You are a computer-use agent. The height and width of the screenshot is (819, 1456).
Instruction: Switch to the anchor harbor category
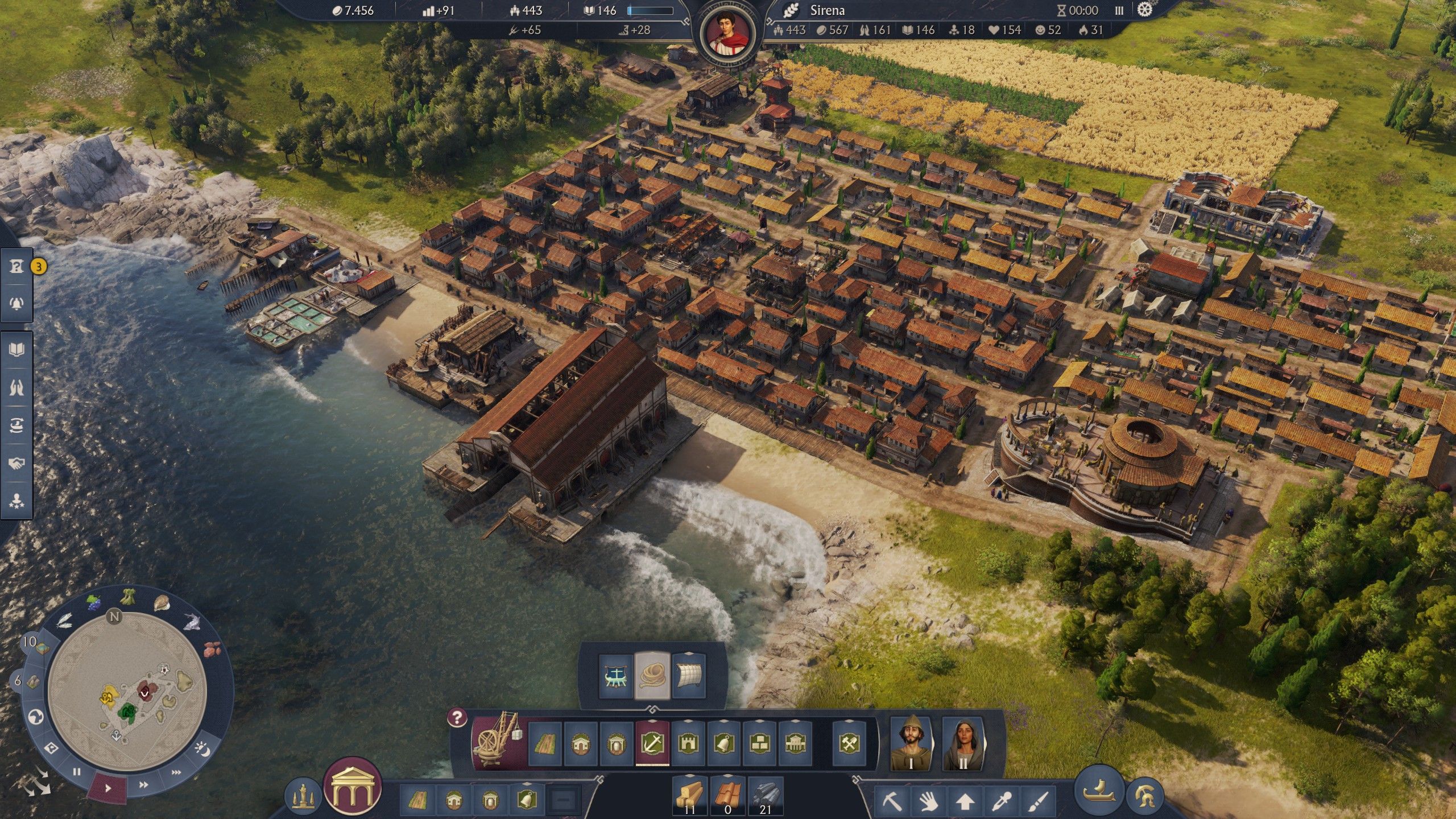pos(652,743)
